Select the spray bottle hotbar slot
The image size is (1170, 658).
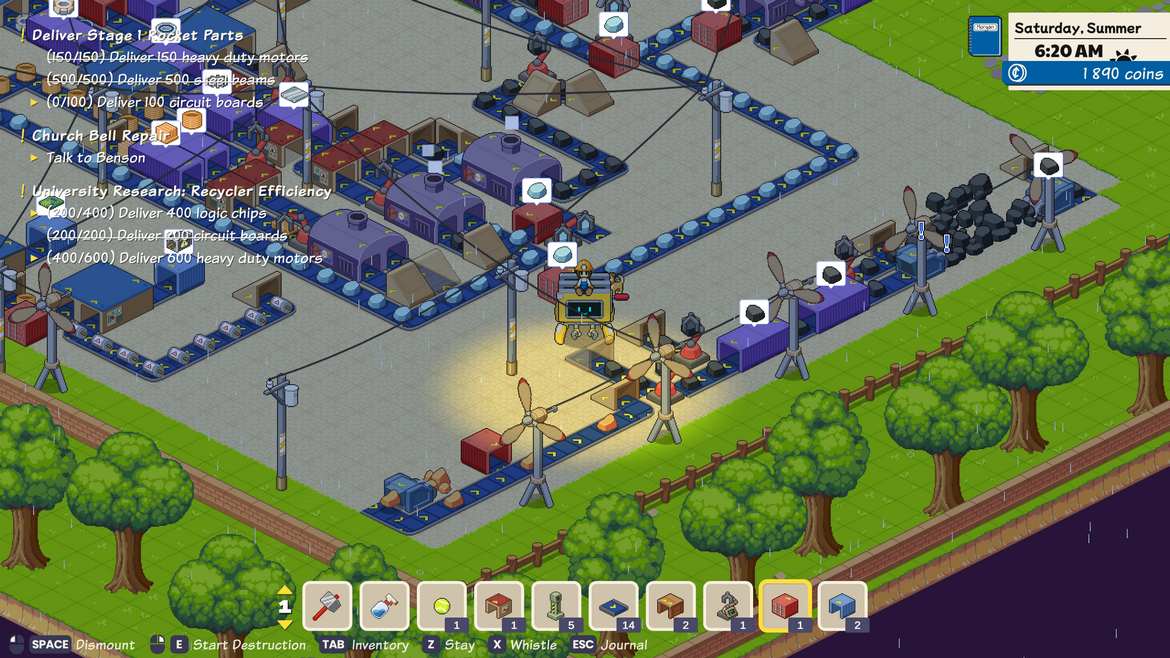point(384,606)
